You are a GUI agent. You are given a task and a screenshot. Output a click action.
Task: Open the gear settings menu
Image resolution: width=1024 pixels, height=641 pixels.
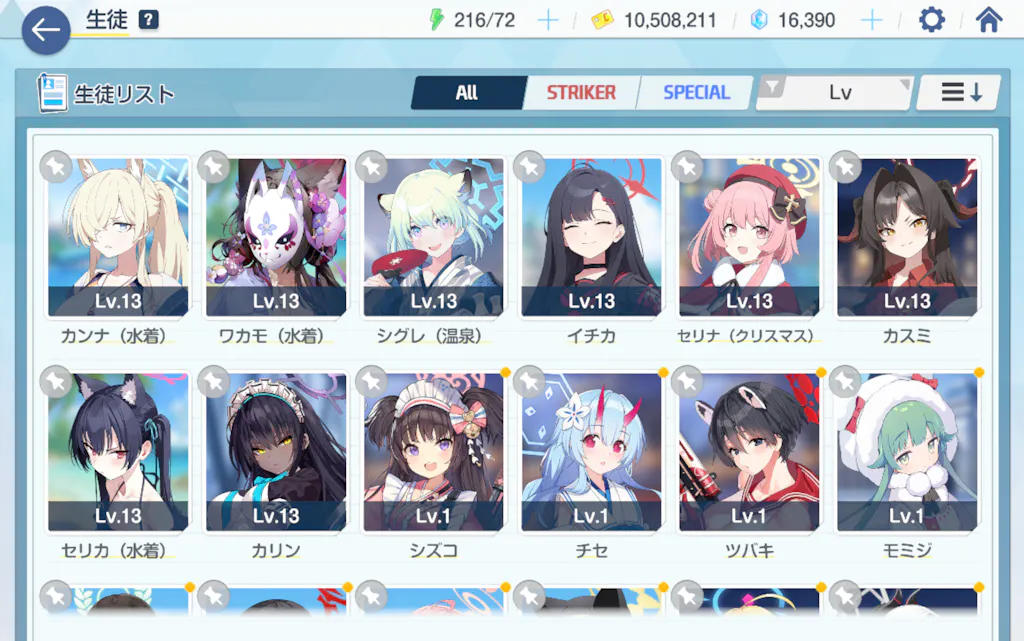931,20
